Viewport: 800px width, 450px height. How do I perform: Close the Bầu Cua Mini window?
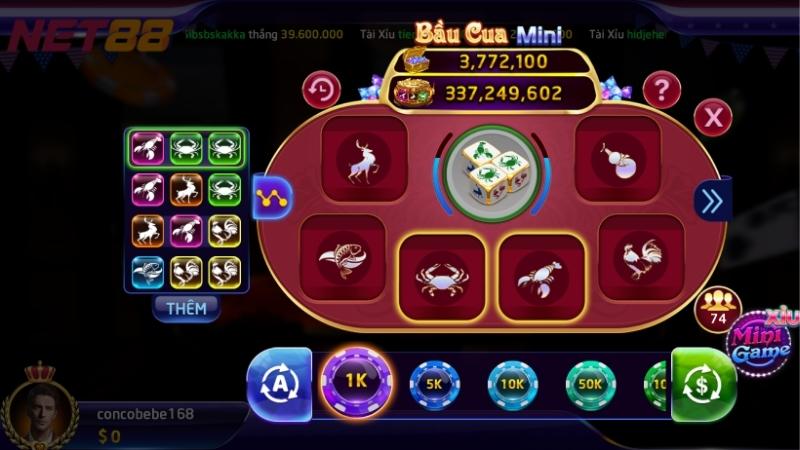coord(713,118)
